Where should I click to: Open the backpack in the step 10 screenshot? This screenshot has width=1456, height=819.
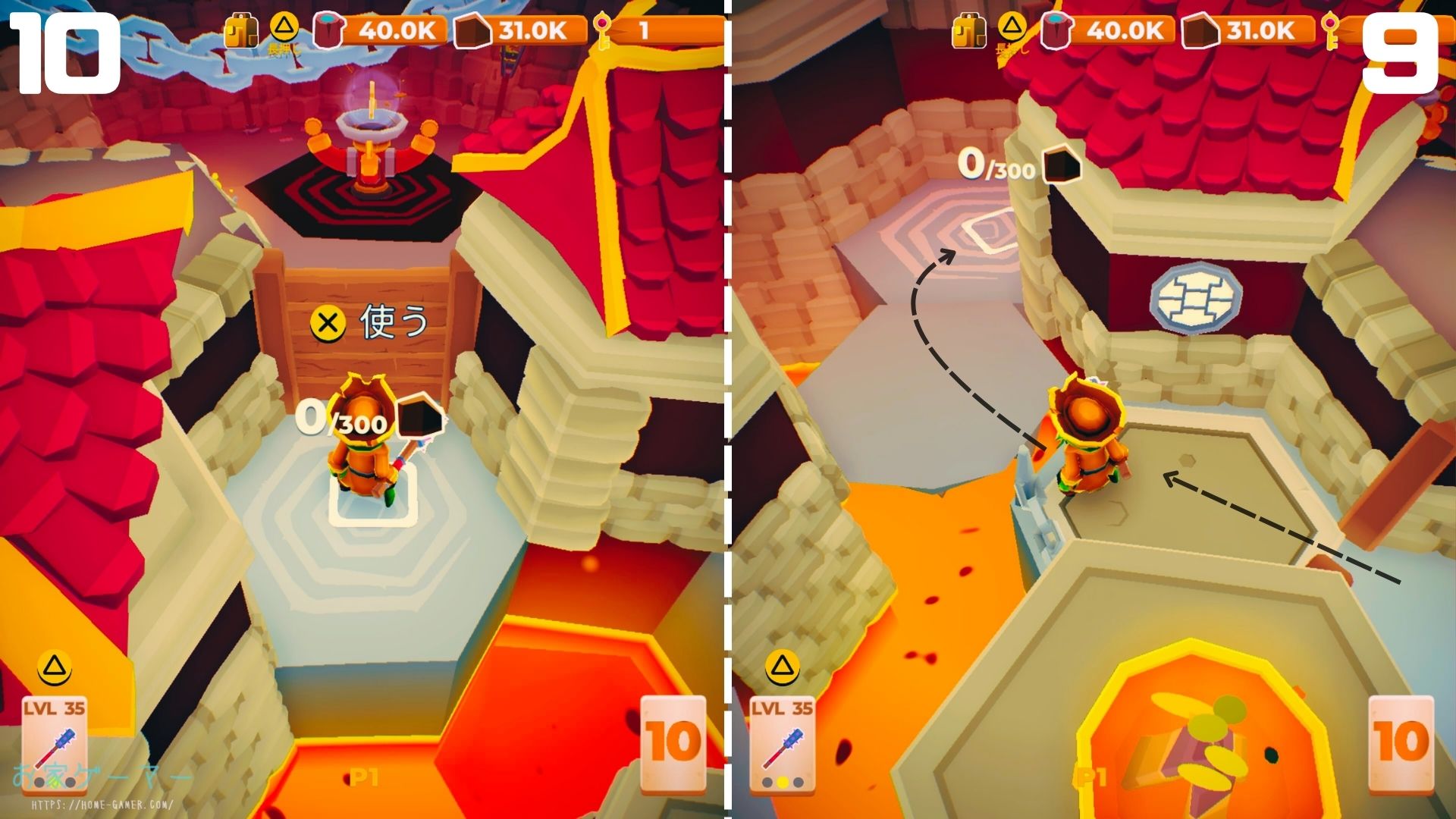pyautogui.click(x=240, y=32)
